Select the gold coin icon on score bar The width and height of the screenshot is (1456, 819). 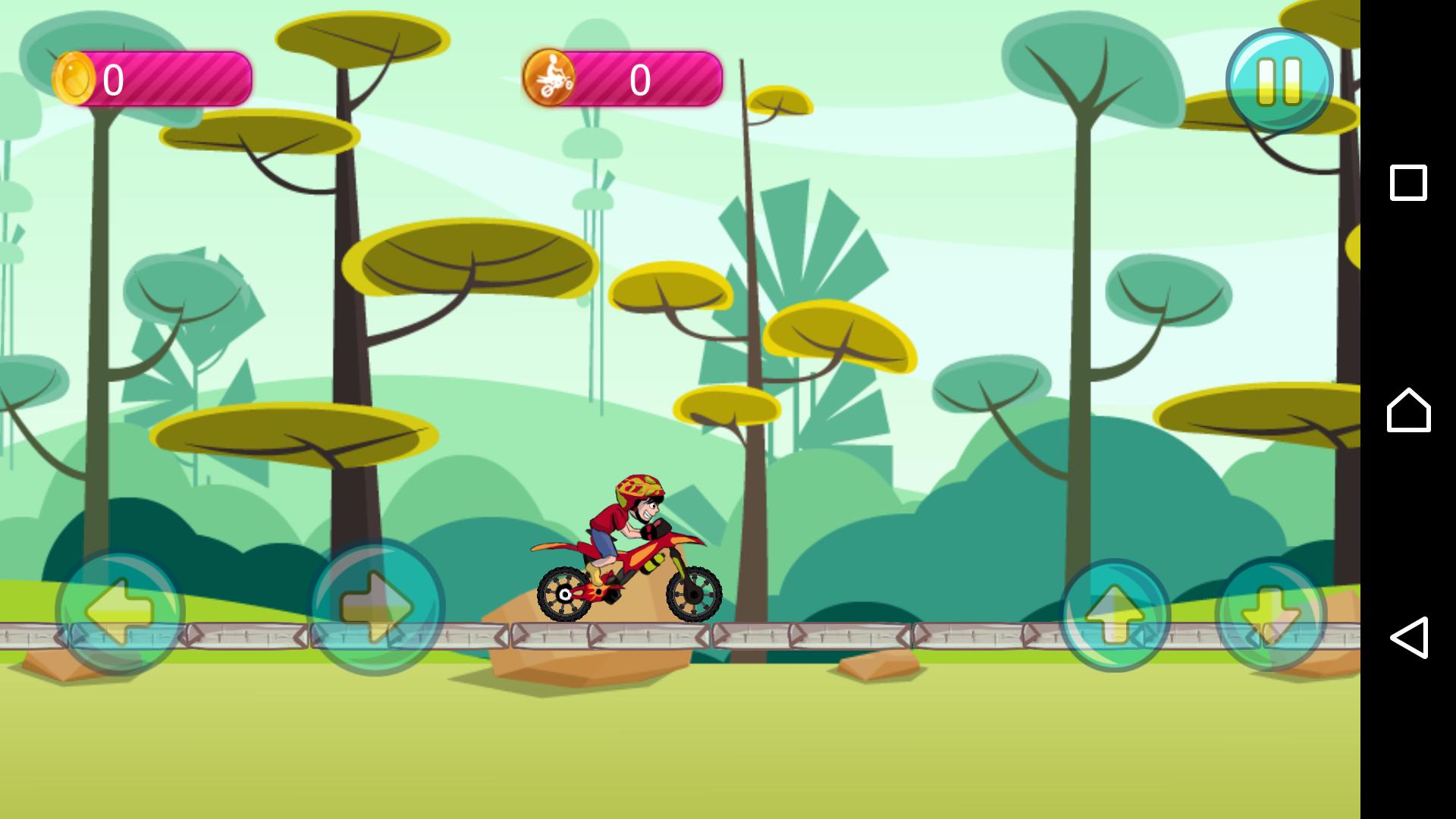coord(74,77)
